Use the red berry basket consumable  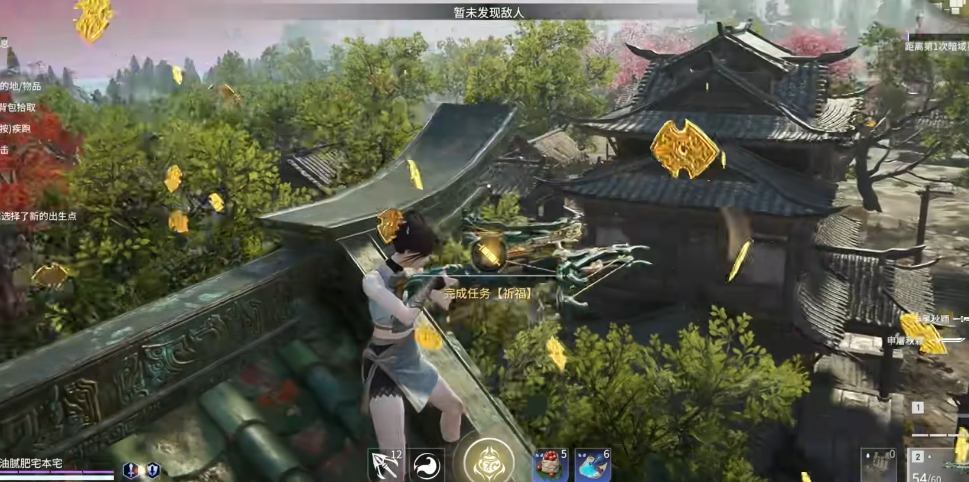pyautogui.click(x=550, y=465)
